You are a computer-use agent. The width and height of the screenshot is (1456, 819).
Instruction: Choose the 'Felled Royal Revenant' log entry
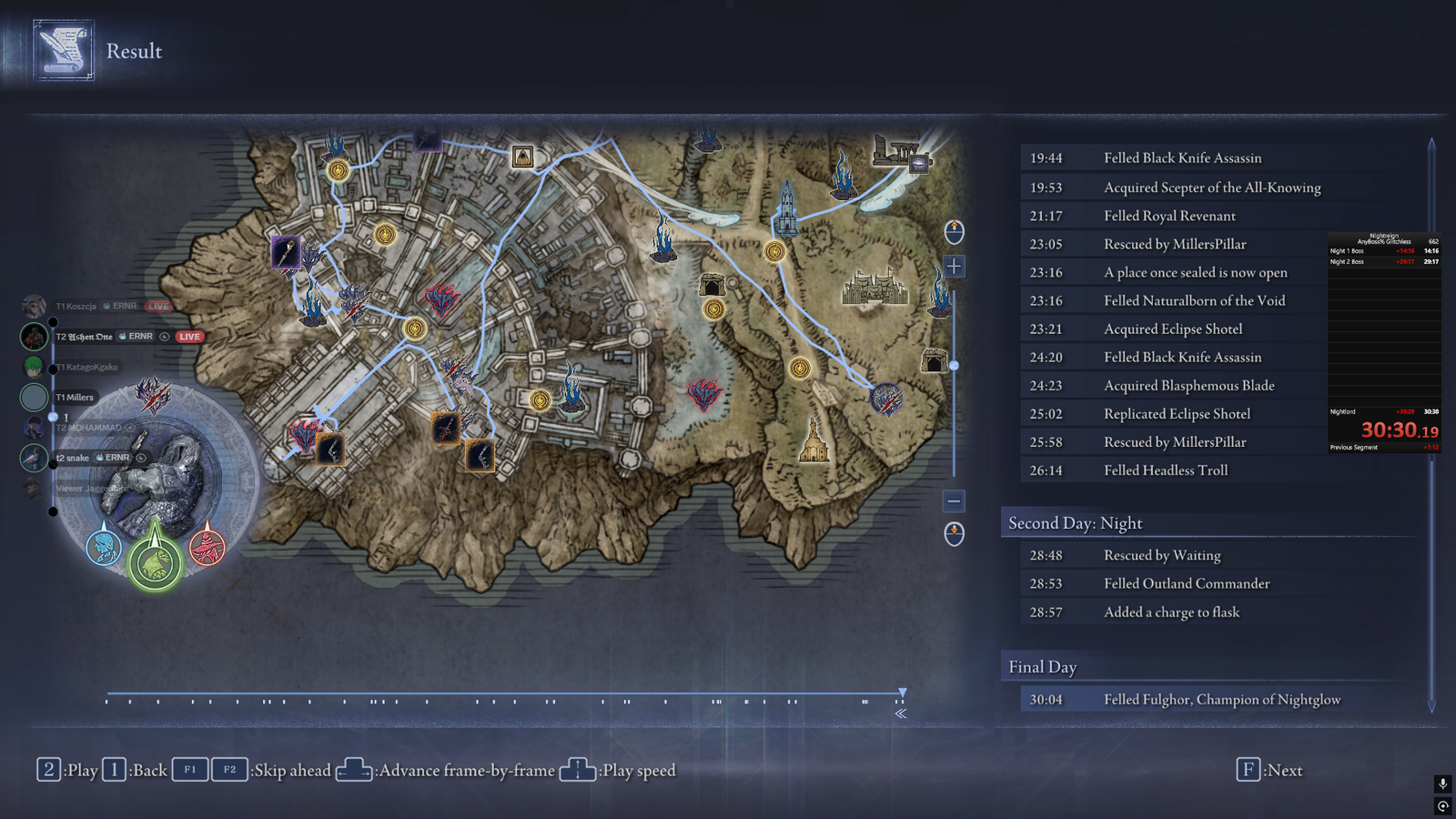pos(1169,216)
